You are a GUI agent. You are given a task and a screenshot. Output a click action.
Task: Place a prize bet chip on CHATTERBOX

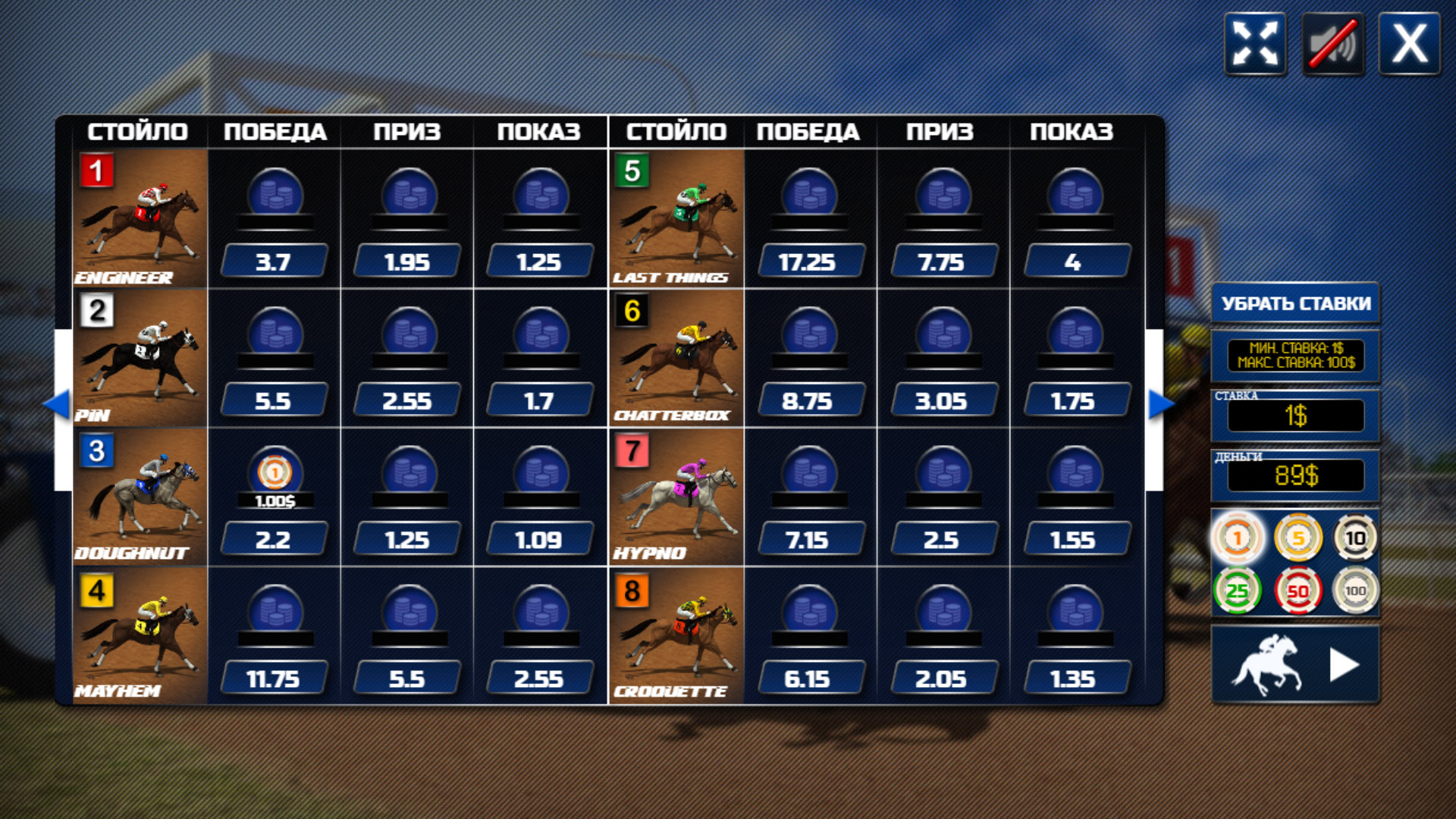click(x=944, y=332)
